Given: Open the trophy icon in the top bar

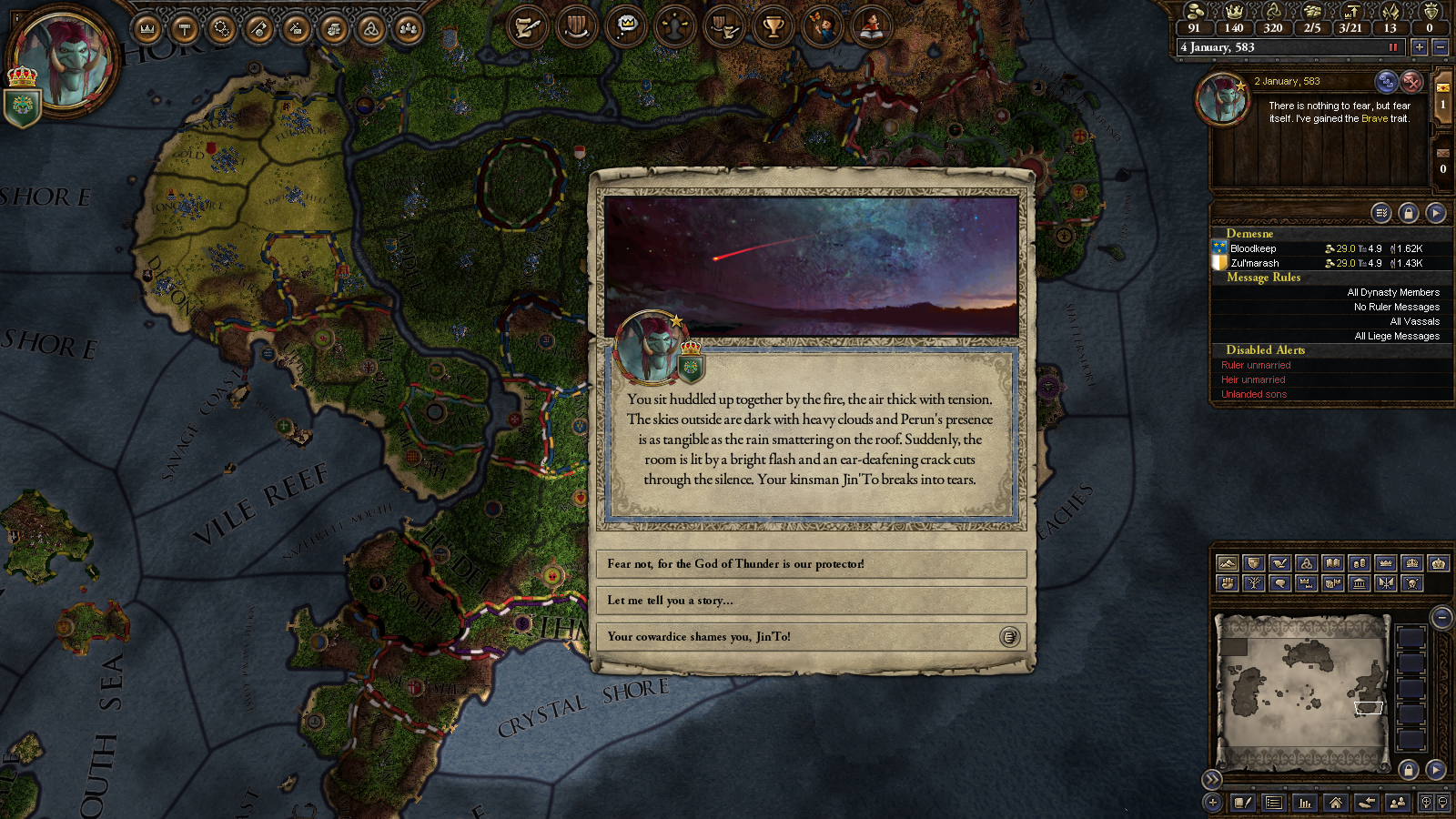Looking at the screenshot, I should point(773,26).
